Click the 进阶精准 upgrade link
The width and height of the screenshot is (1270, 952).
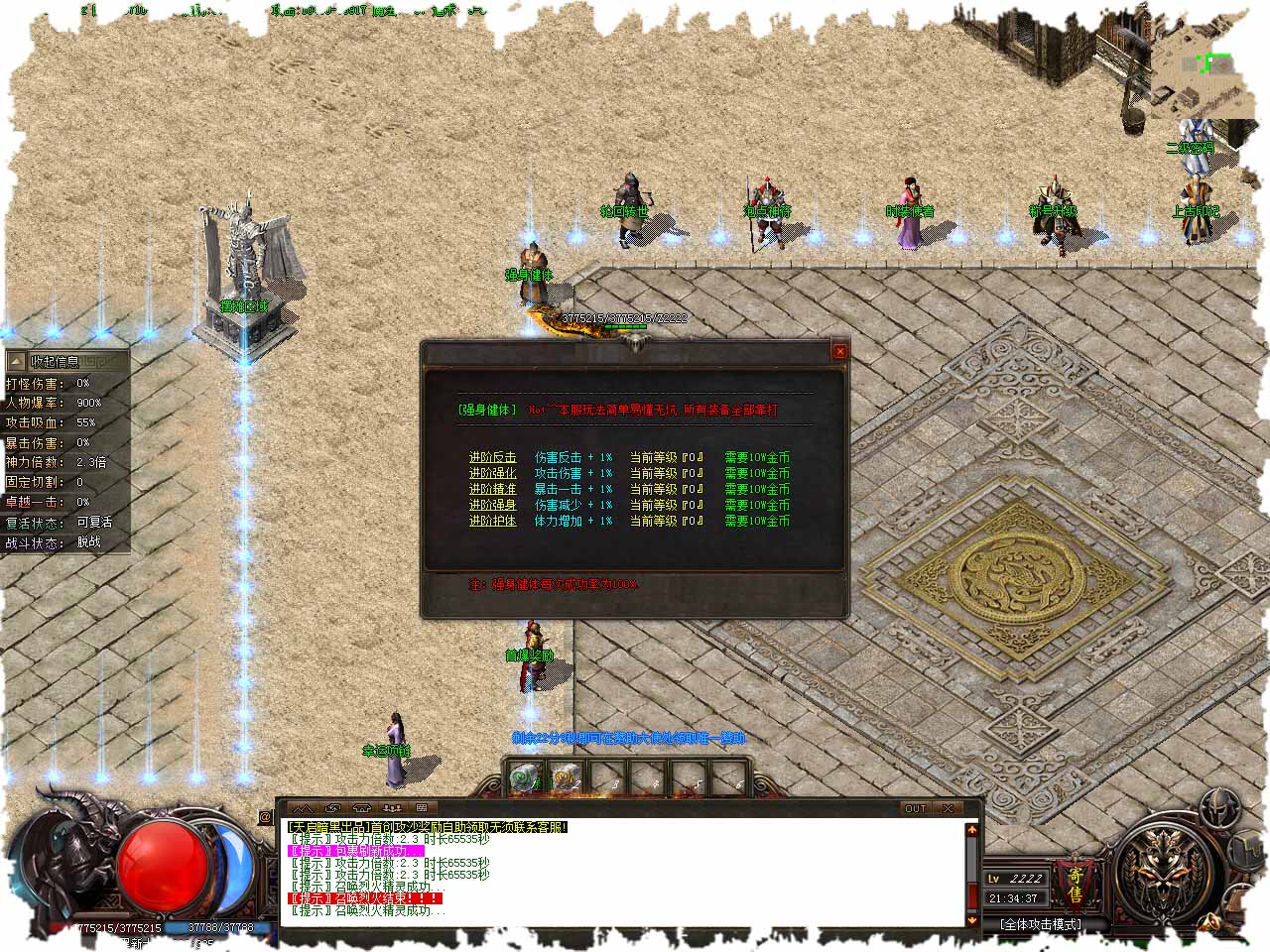(x=492, y=490)
